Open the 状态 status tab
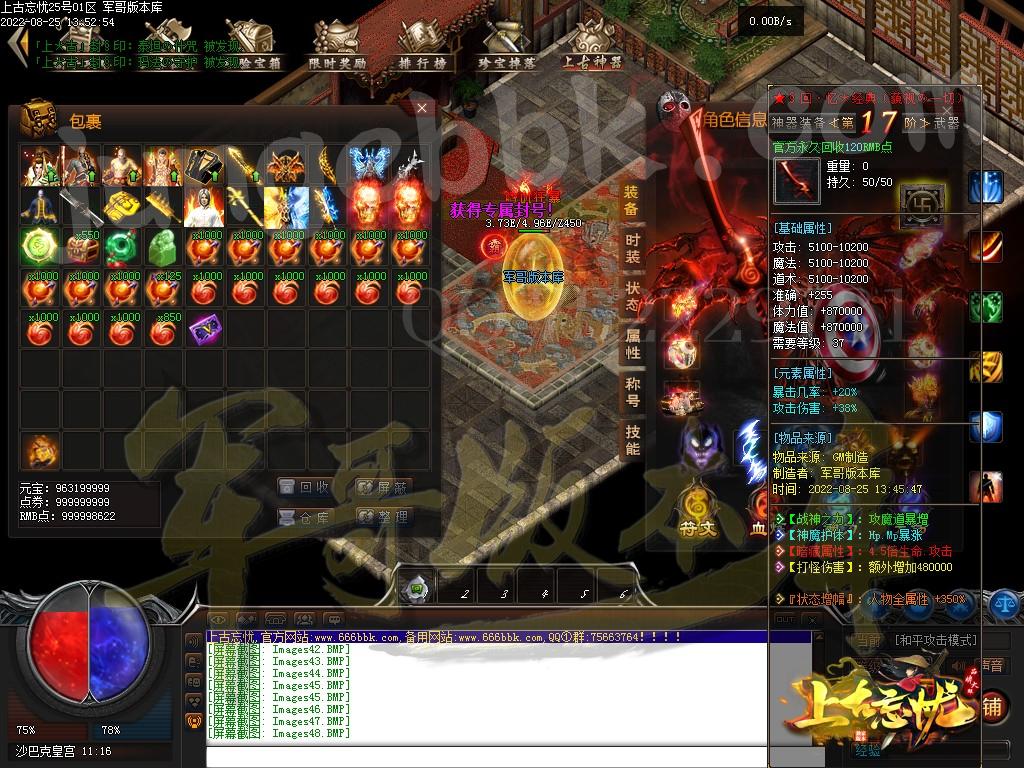 (632, 296)
